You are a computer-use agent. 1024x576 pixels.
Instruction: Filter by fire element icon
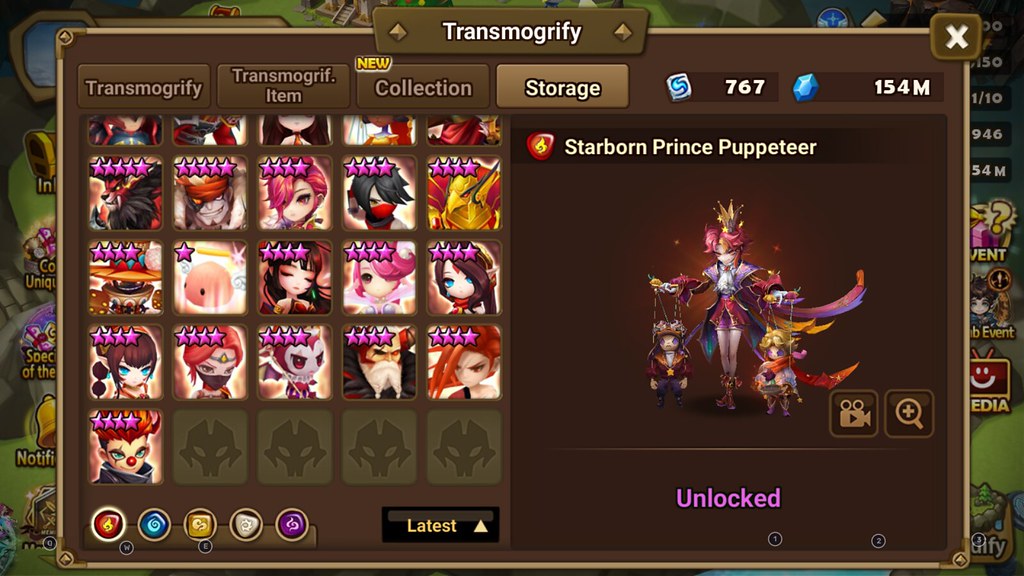[x=108, y=523]
